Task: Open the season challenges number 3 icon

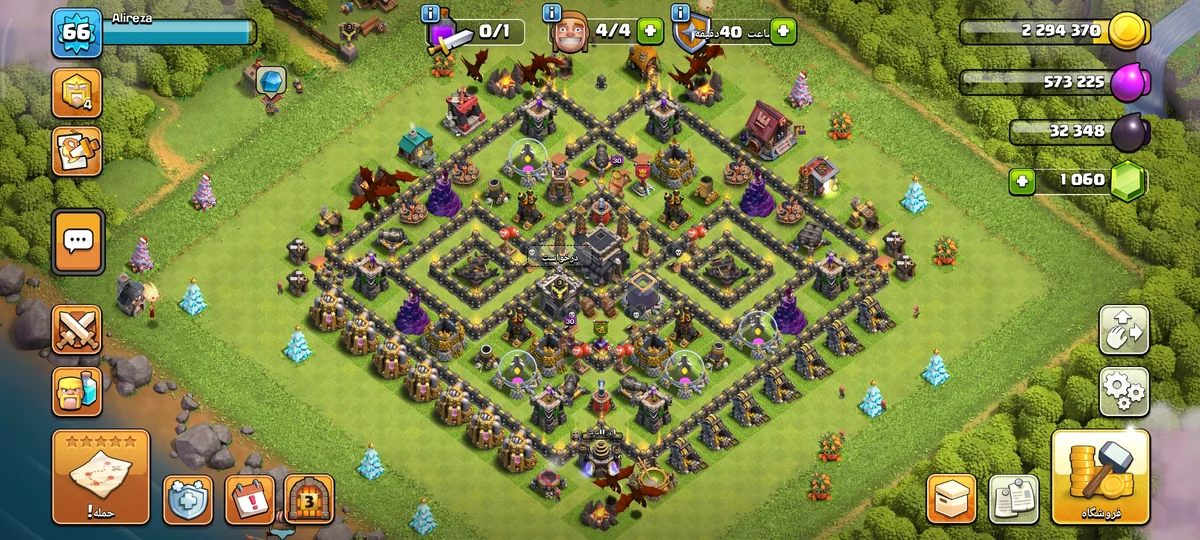Action: coord(309,498)
